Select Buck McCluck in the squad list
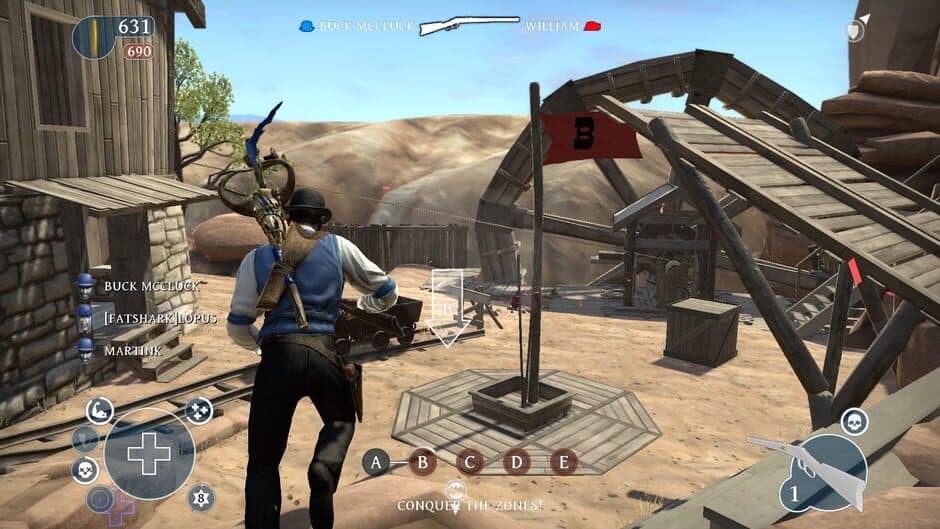The image size is (940, 529). pyautogui.click(x=150, y=286)
